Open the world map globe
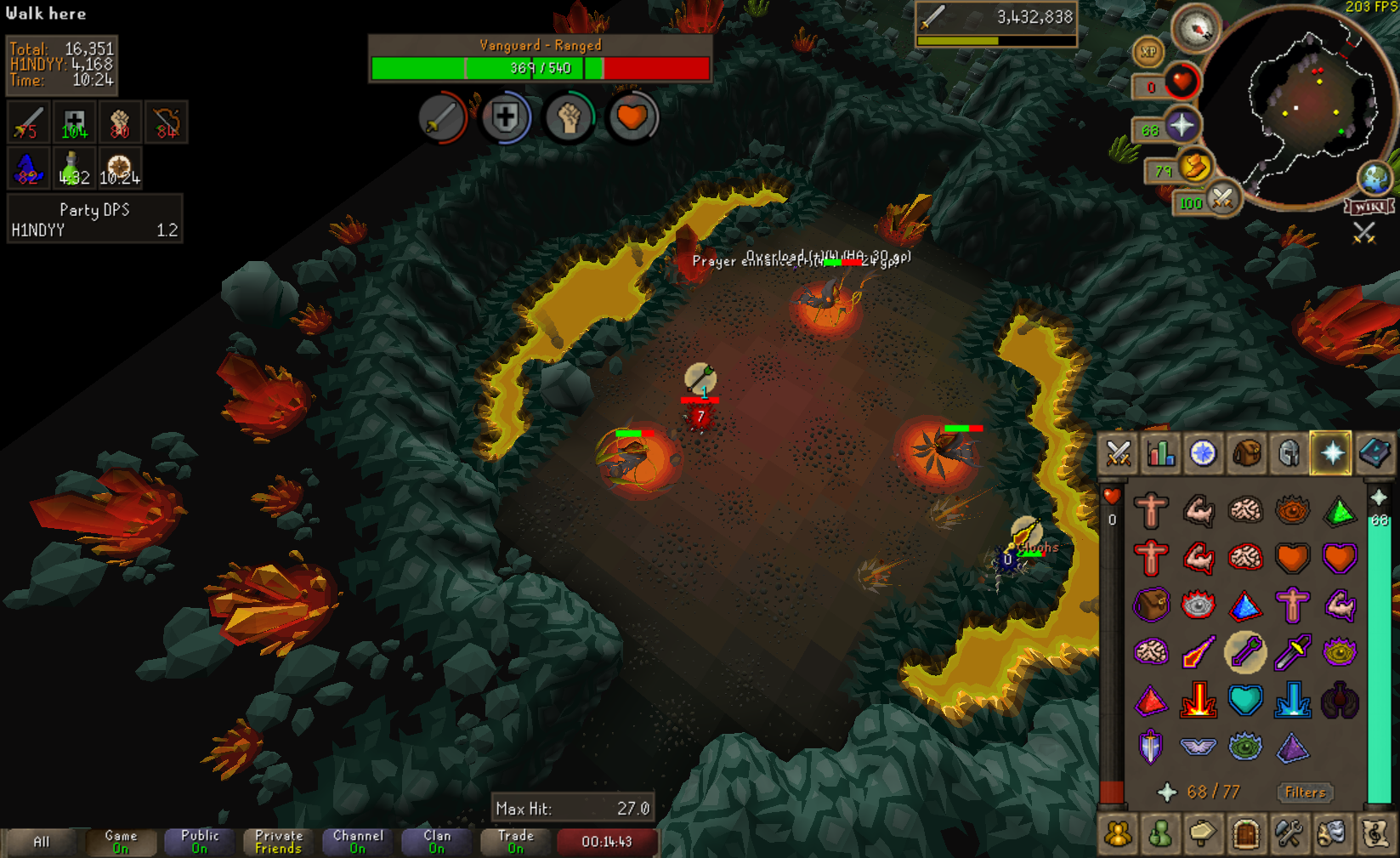Screen dimensions: 1400x858 1374,179
